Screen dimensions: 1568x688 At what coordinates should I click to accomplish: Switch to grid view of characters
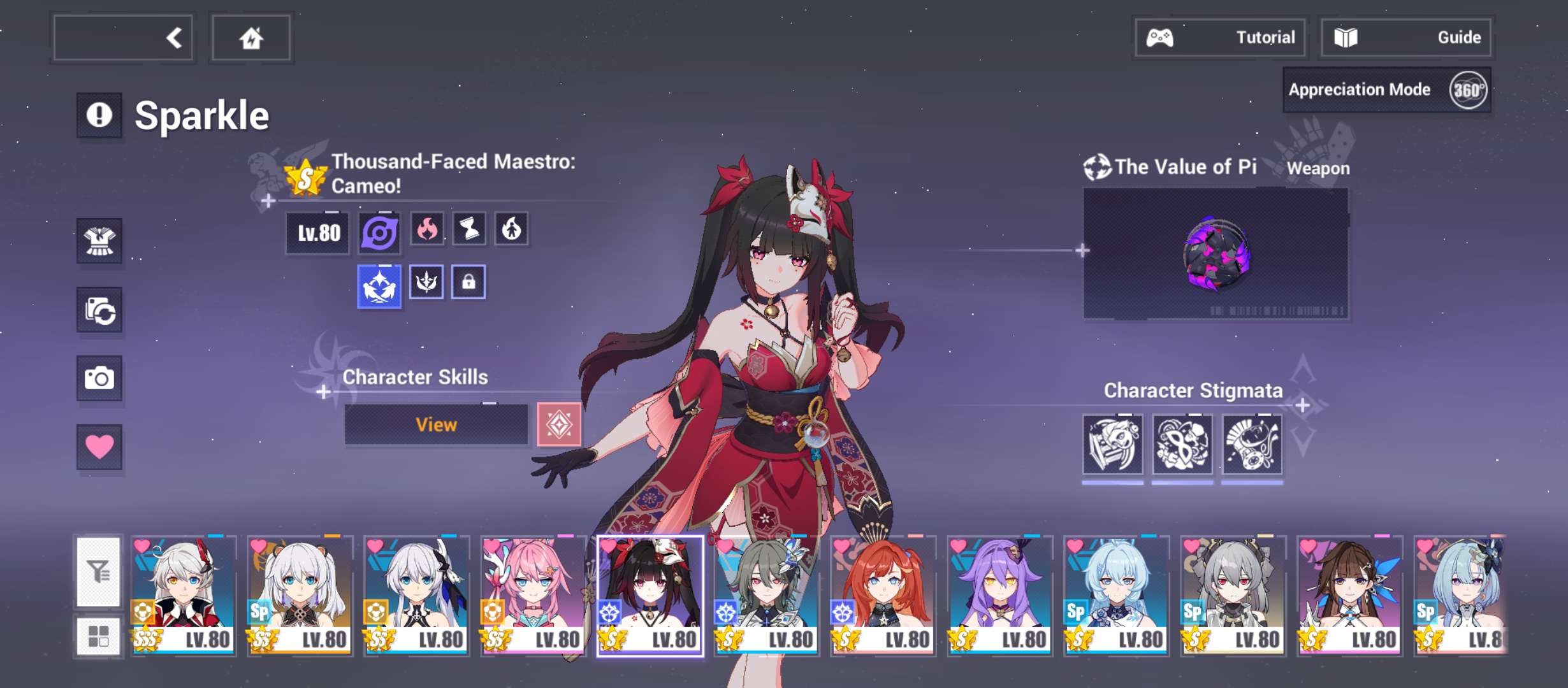click(x=98, y=636)
